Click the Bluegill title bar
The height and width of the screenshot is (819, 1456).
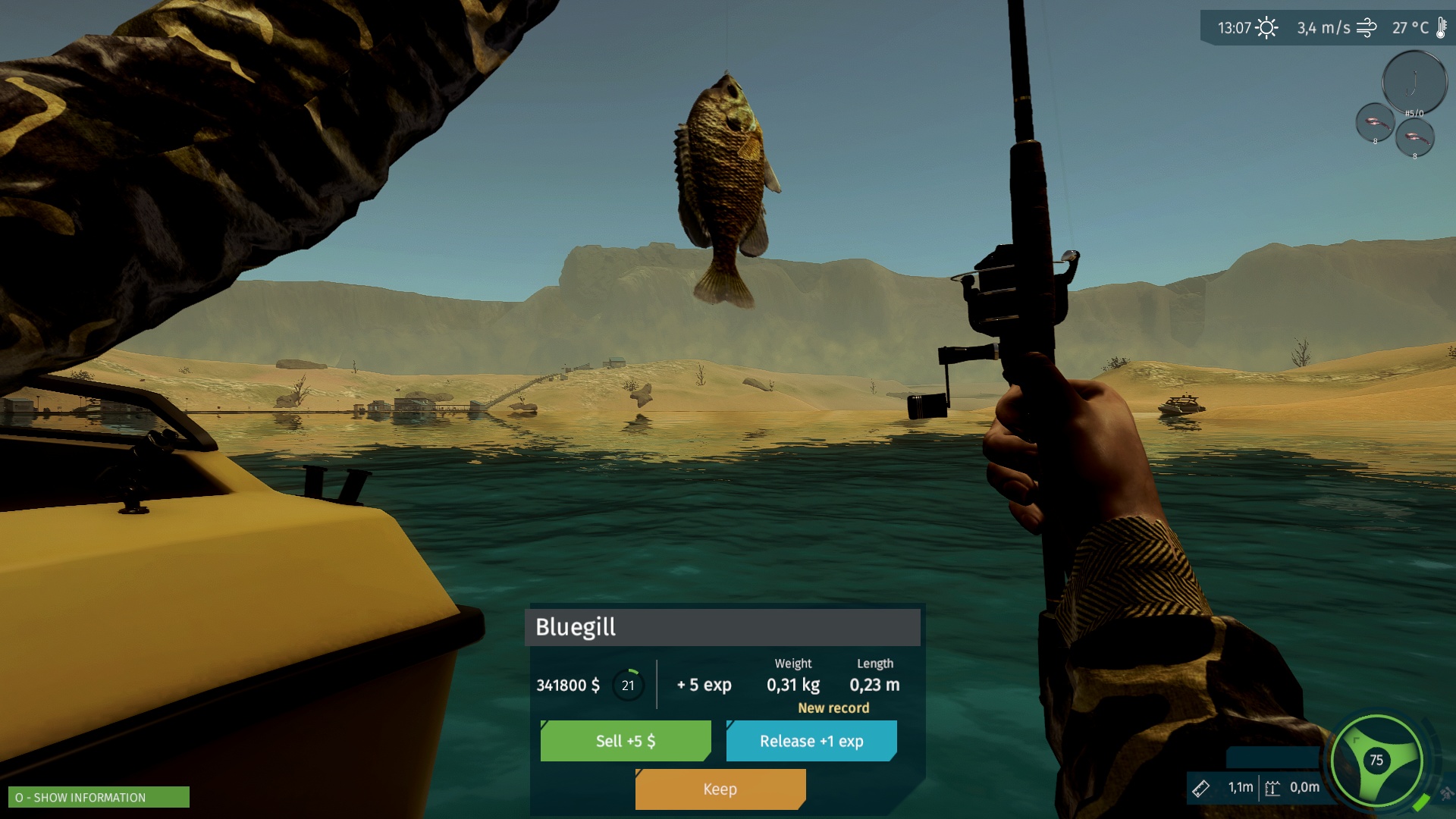click(575, 628)
